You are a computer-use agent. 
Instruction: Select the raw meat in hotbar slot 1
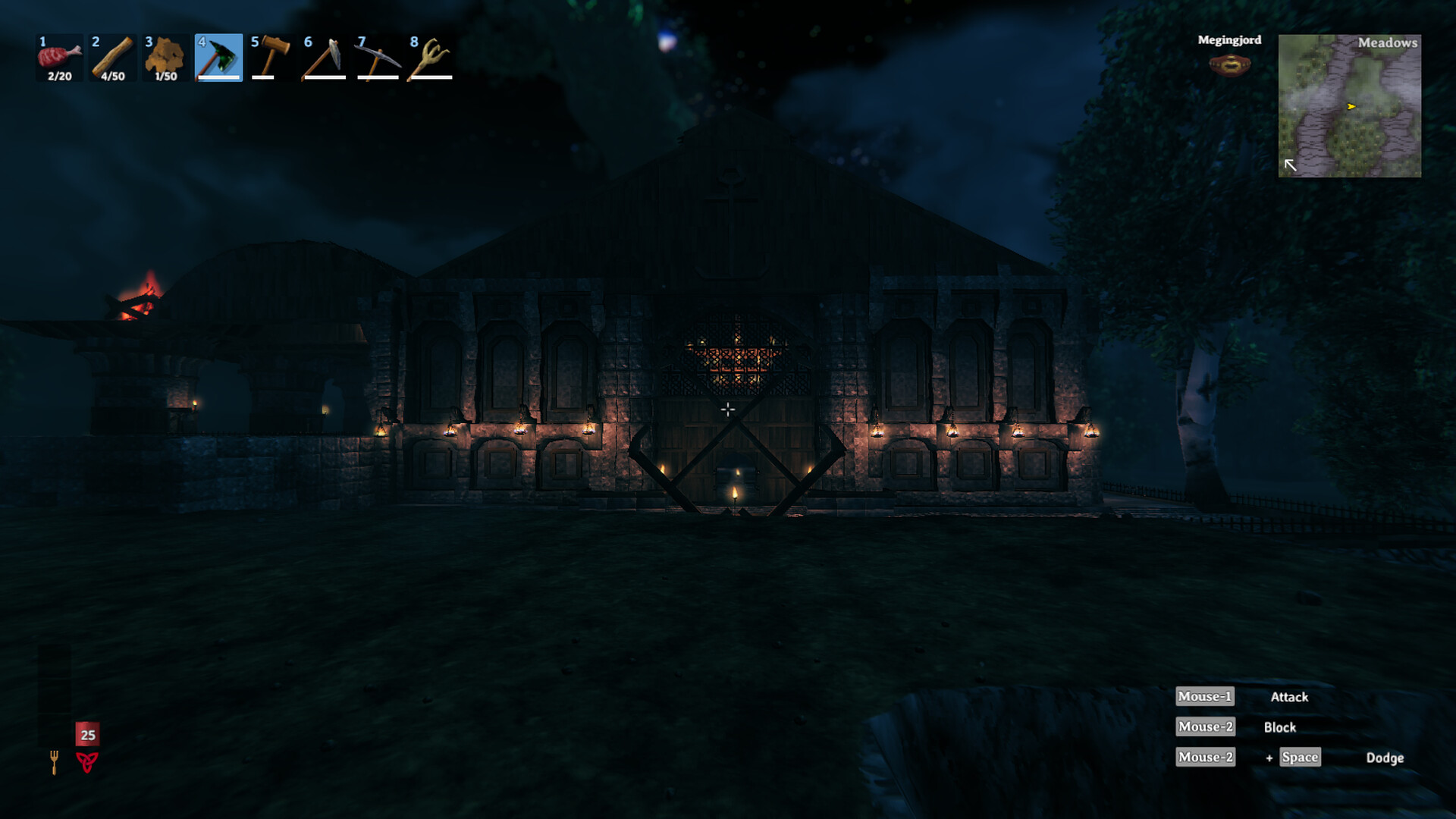pyautogui.click(x=59, y=57)
